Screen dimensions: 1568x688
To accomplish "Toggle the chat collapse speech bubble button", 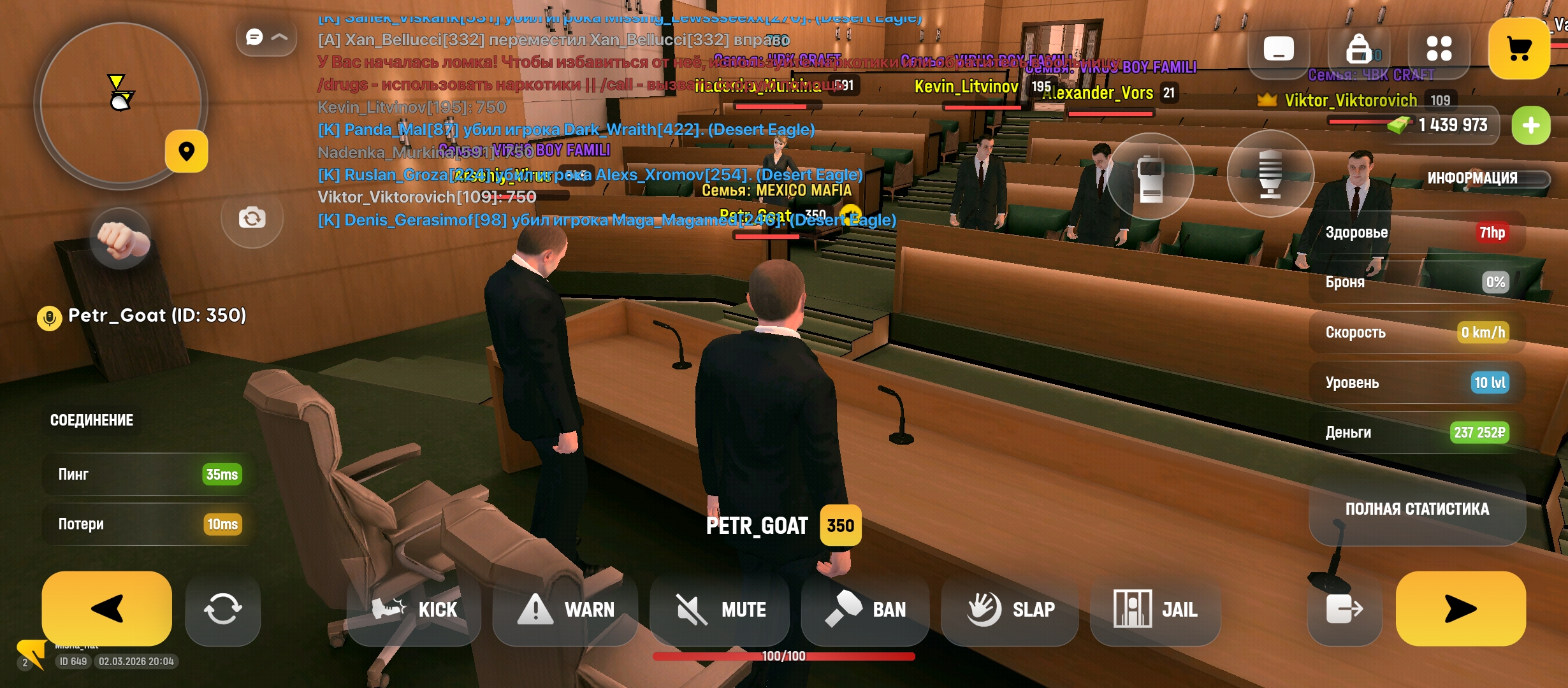I will (x=266, y=37).
